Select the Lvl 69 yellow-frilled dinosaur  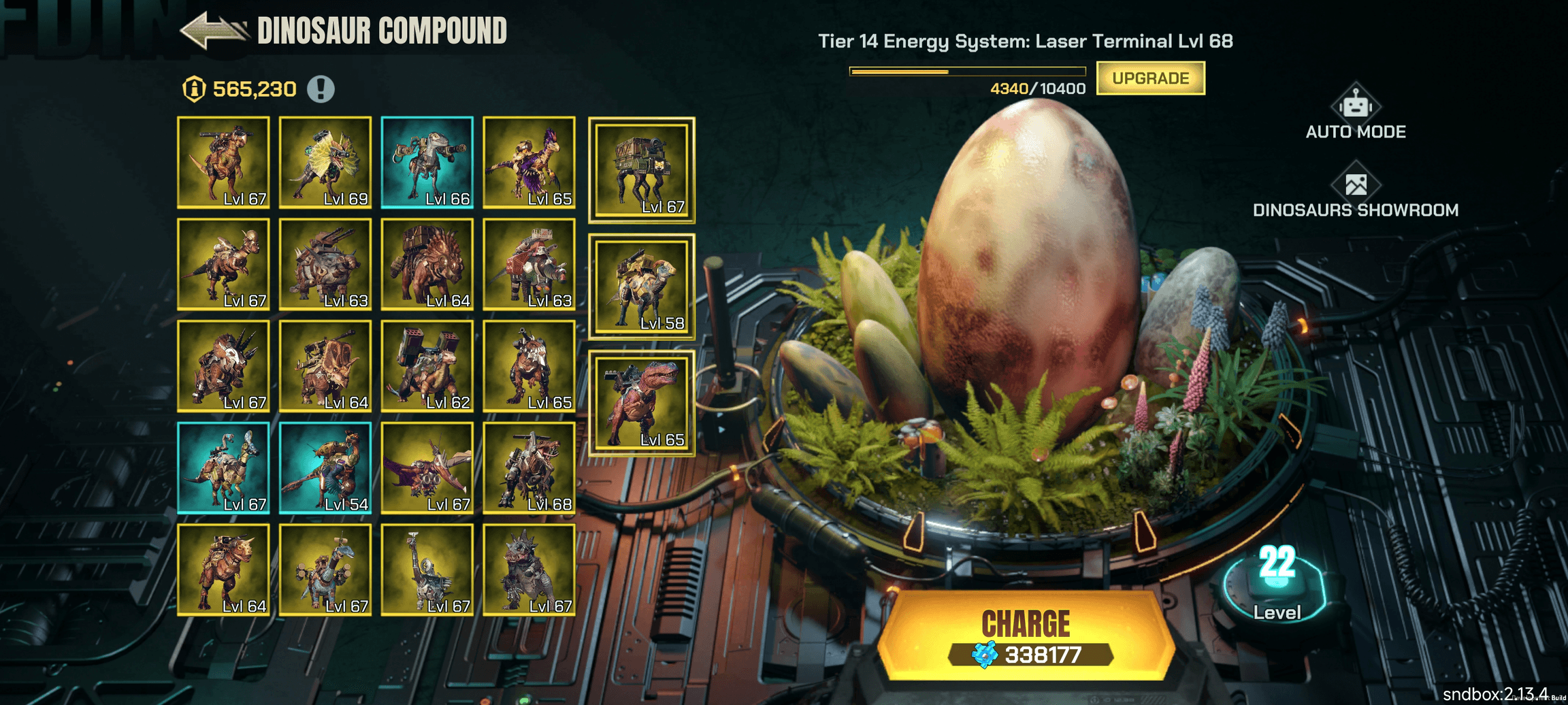coord(325,162)
